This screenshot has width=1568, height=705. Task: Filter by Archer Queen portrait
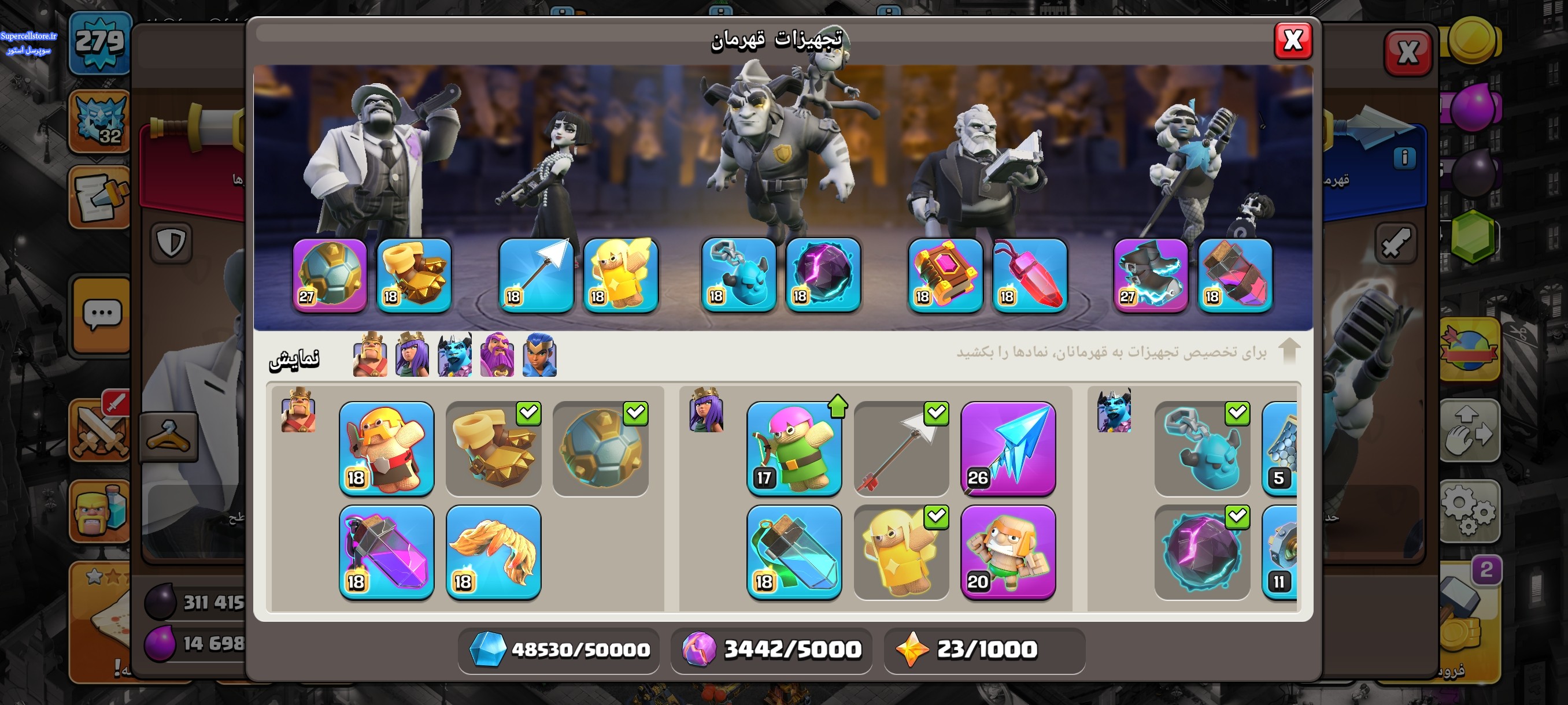coord(412,355)
